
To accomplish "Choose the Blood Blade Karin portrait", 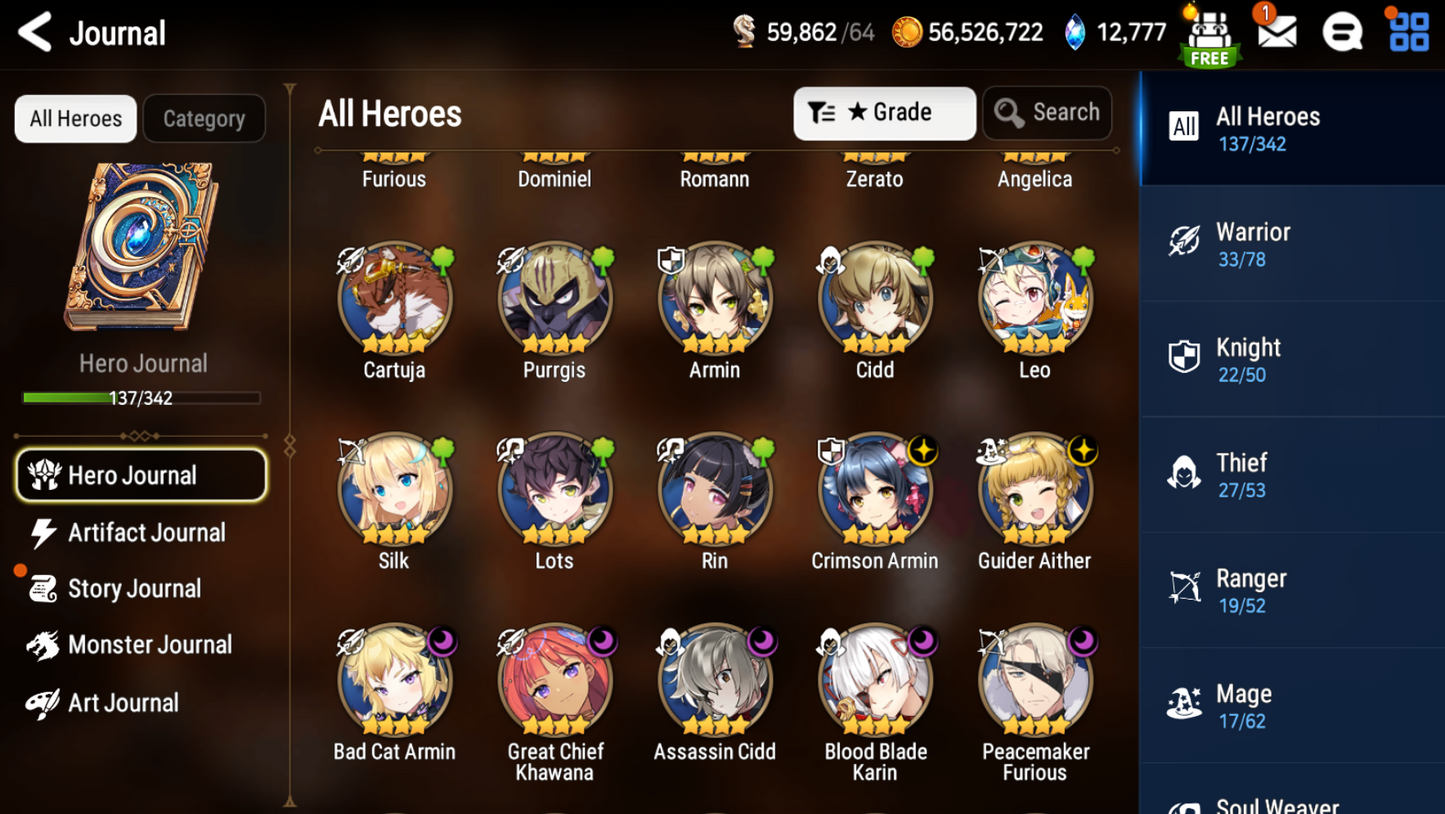I will tap(875, 682).
